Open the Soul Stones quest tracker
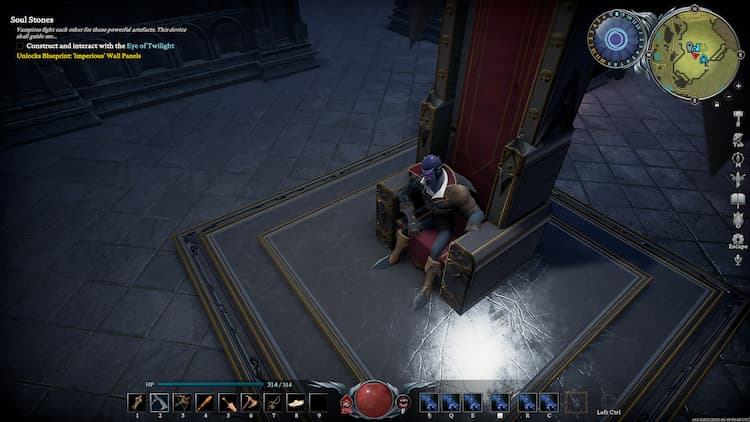 pyautogui.click(x=32, y=19)
